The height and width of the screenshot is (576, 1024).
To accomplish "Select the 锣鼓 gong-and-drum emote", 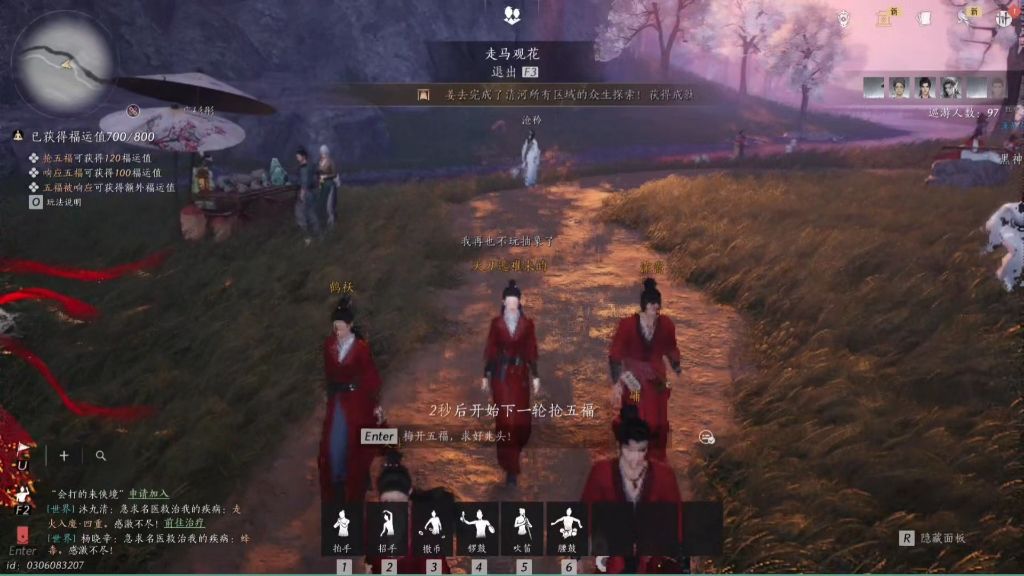I will (x=478, y=527).
